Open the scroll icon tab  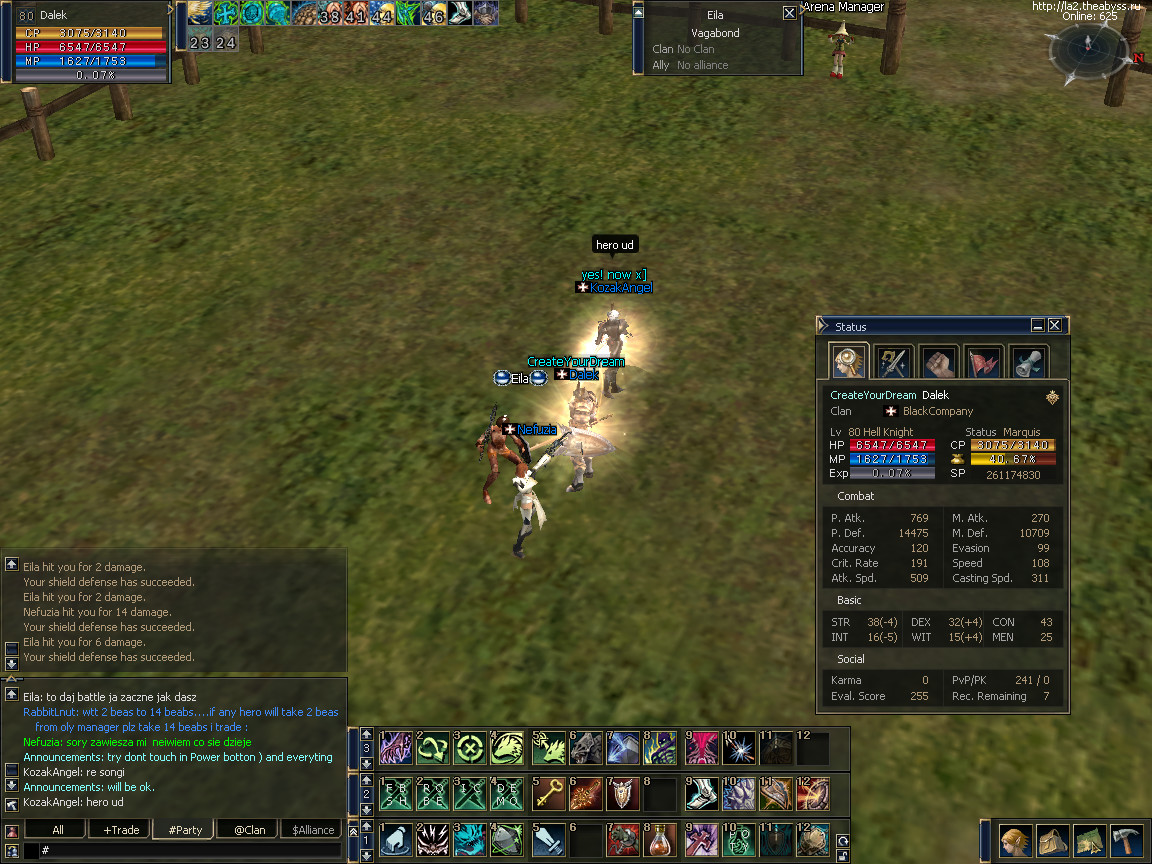point(1028,361)
